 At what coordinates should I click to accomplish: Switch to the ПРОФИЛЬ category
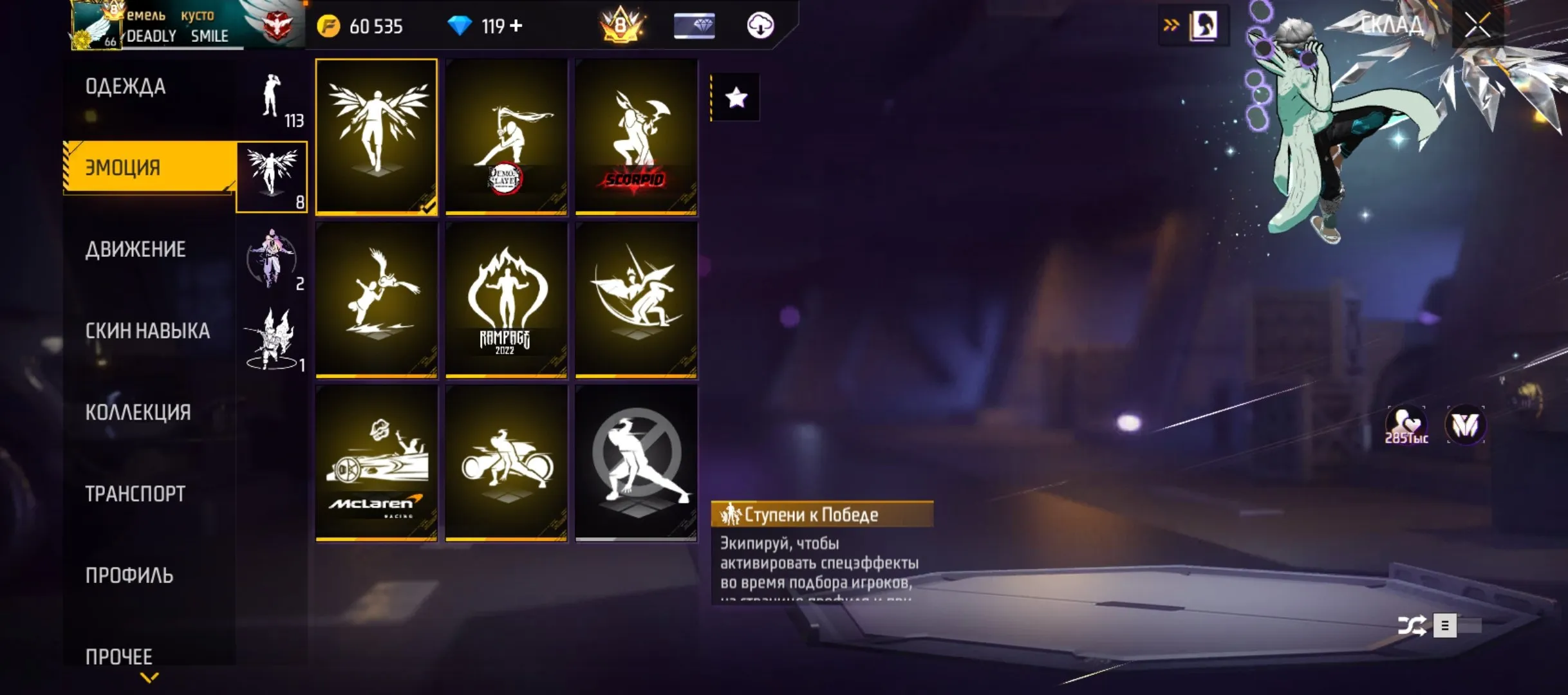point(129,575)
